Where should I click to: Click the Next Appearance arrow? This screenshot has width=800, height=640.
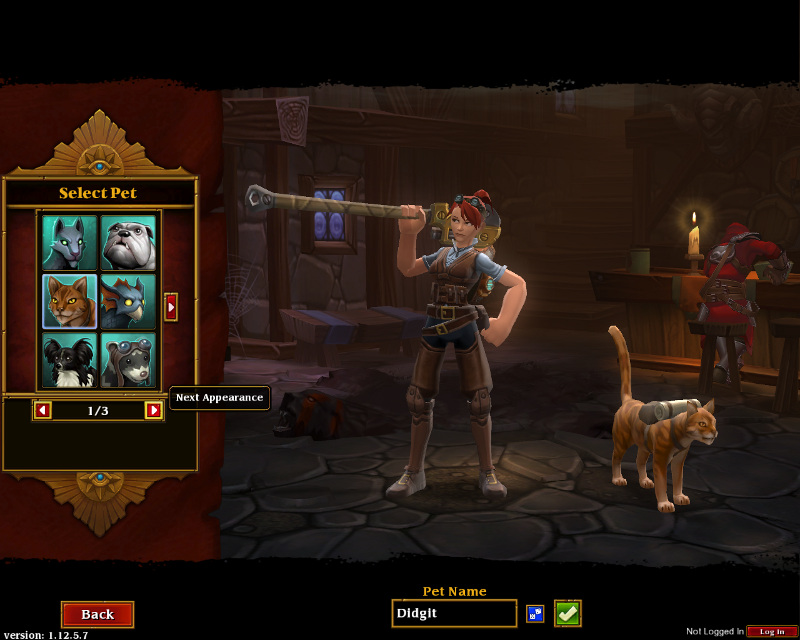[x=154, y=410]
